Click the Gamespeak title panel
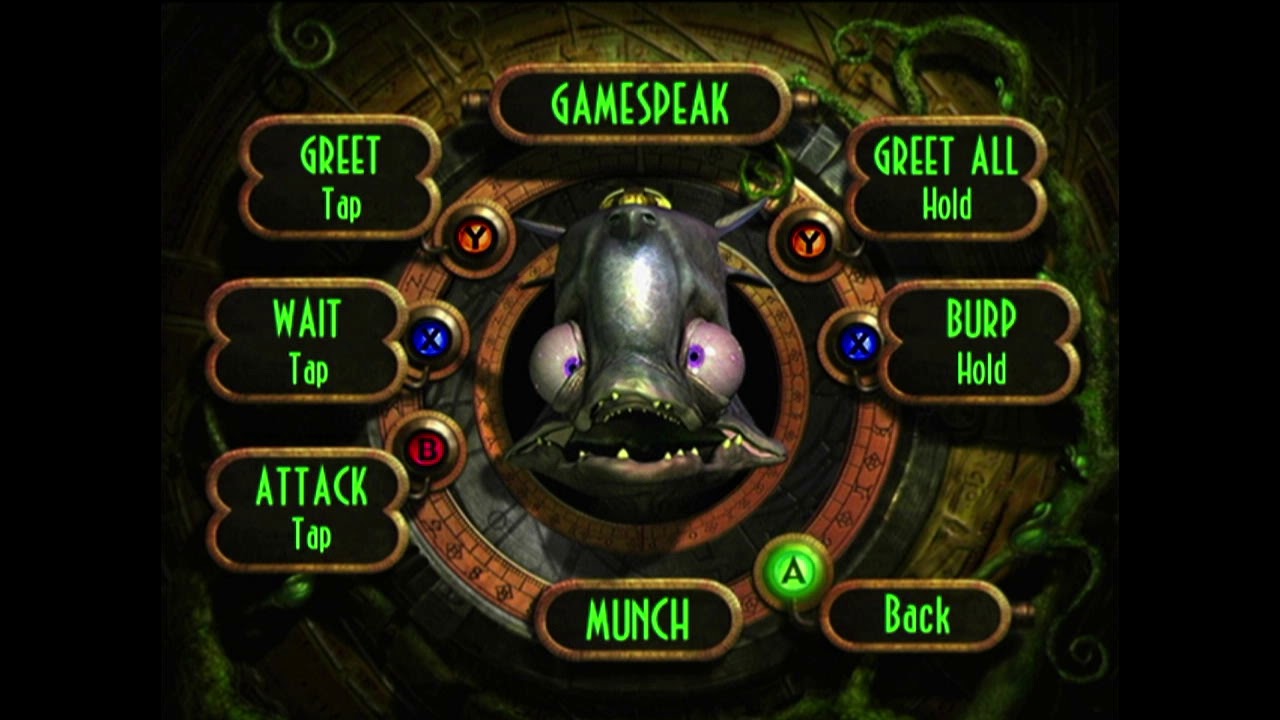Viewport: 1280px width, 720px height. [640, 104]
